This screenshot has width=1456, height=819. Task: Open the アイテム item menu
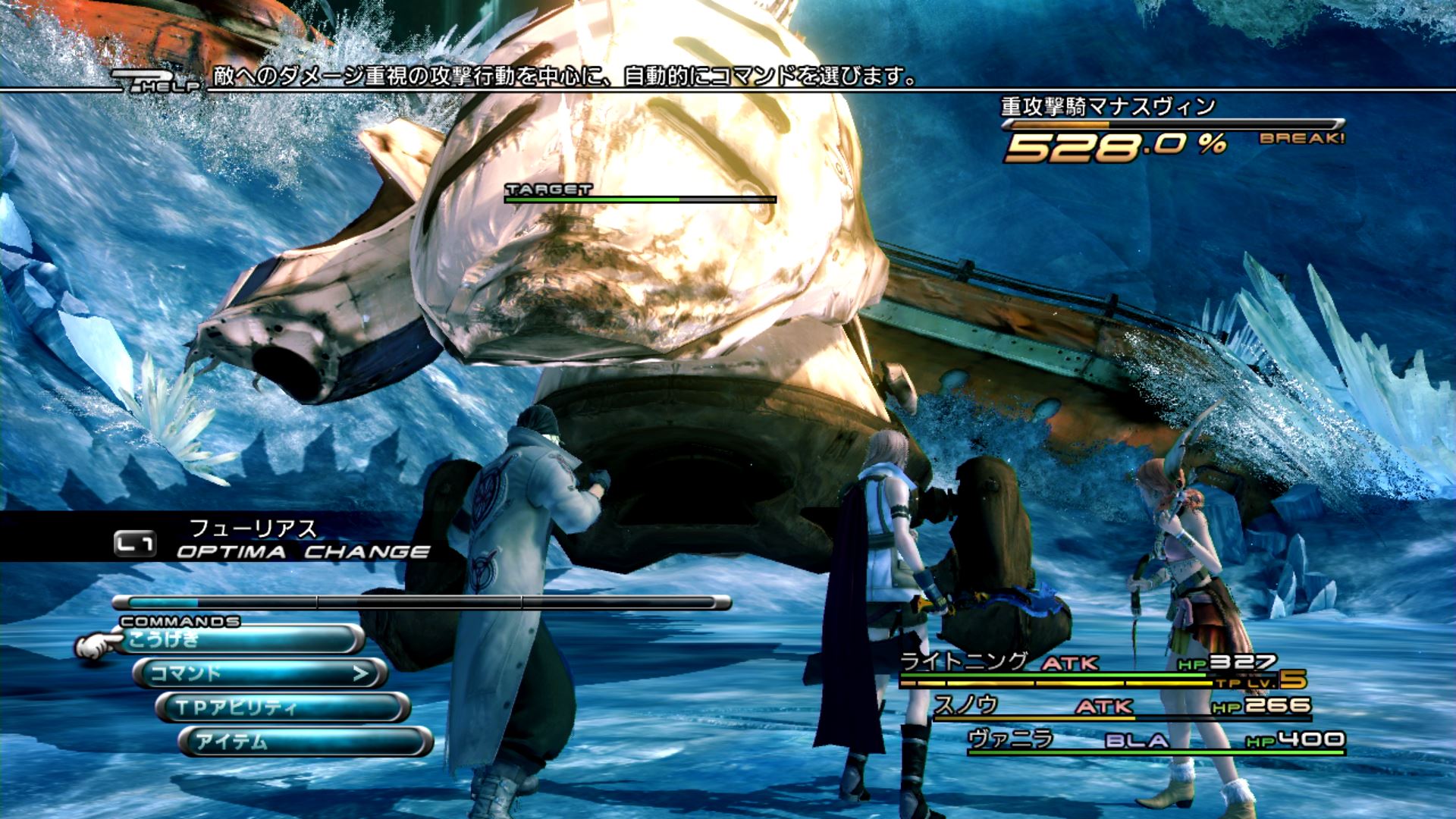tap(305, 742)
